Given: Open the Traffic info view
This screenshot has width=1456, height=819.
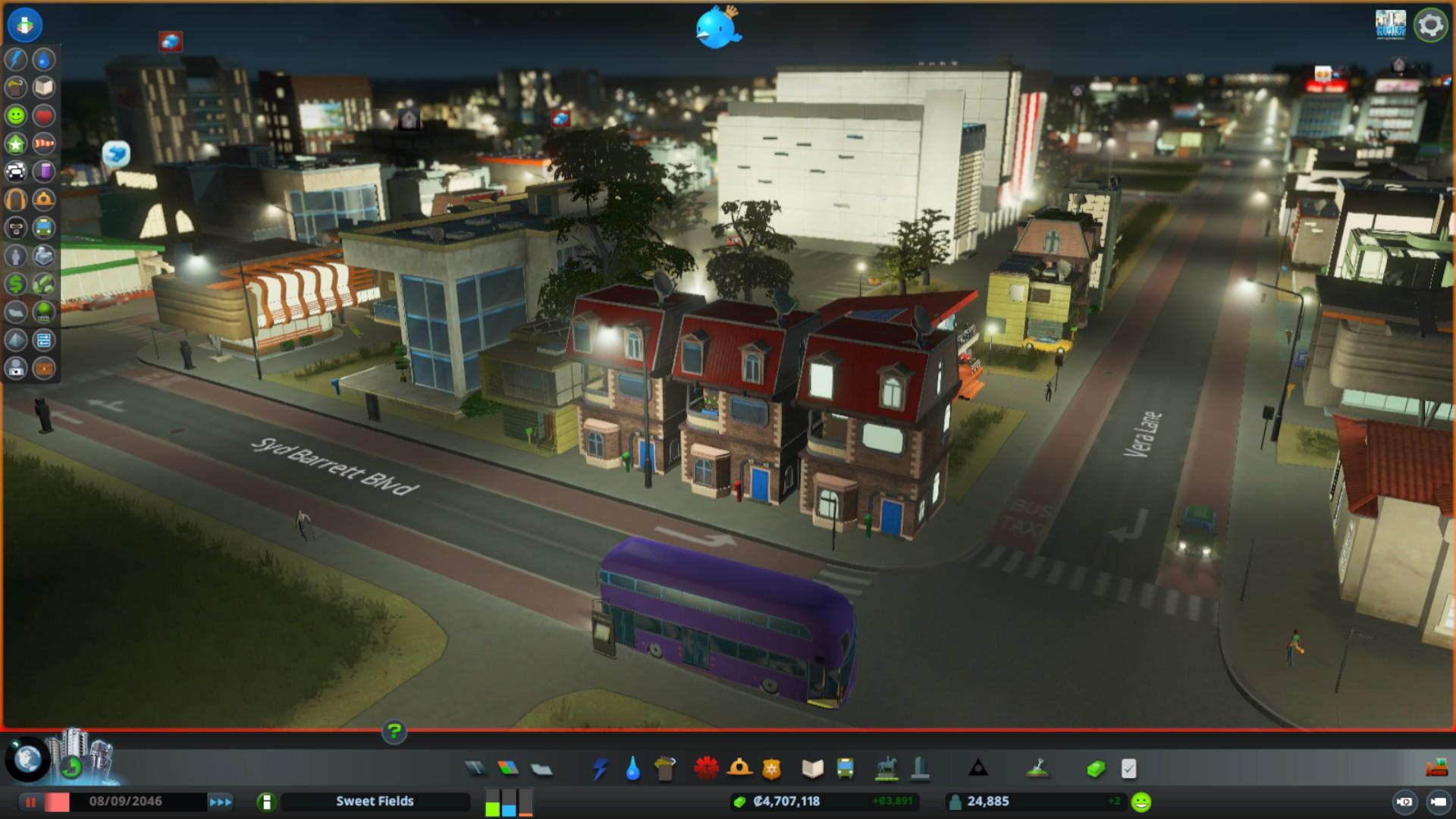Looking at the screenshot, I should [16, 171].
